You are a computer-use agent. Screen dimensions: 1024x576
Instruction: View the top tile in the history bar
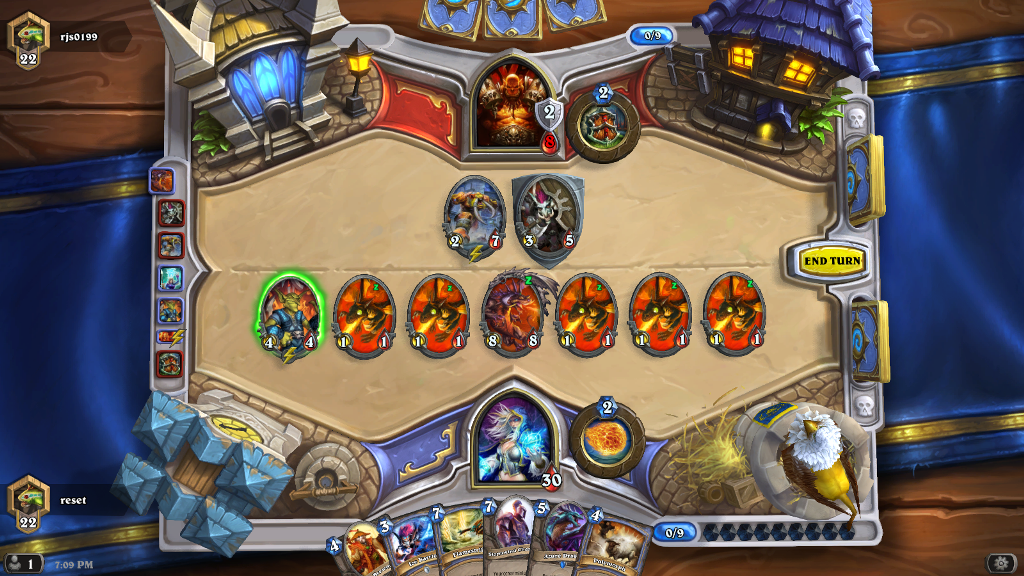pos(162,181)
